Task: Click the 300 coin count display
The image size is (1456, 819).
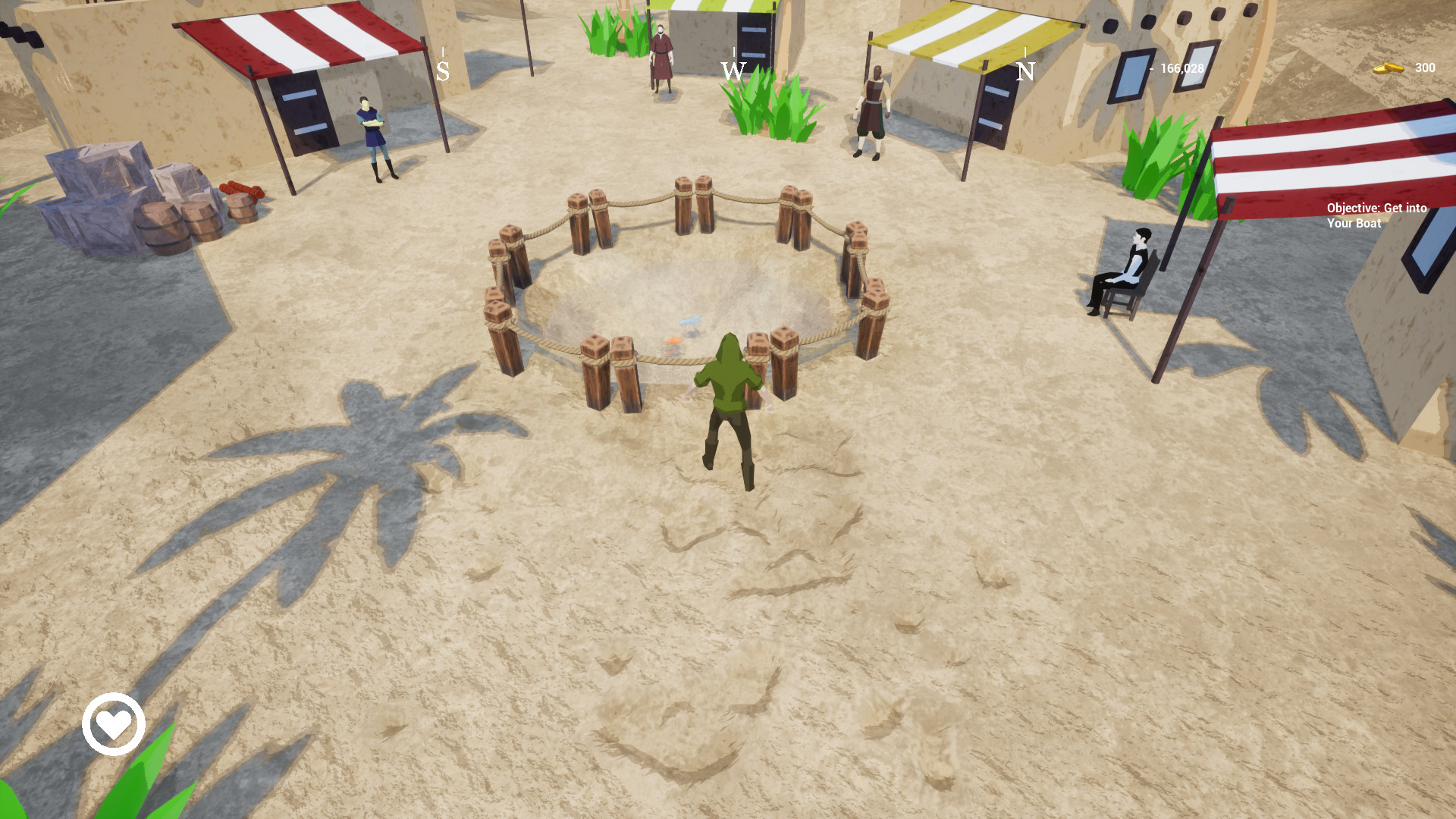Action: 1424,67
